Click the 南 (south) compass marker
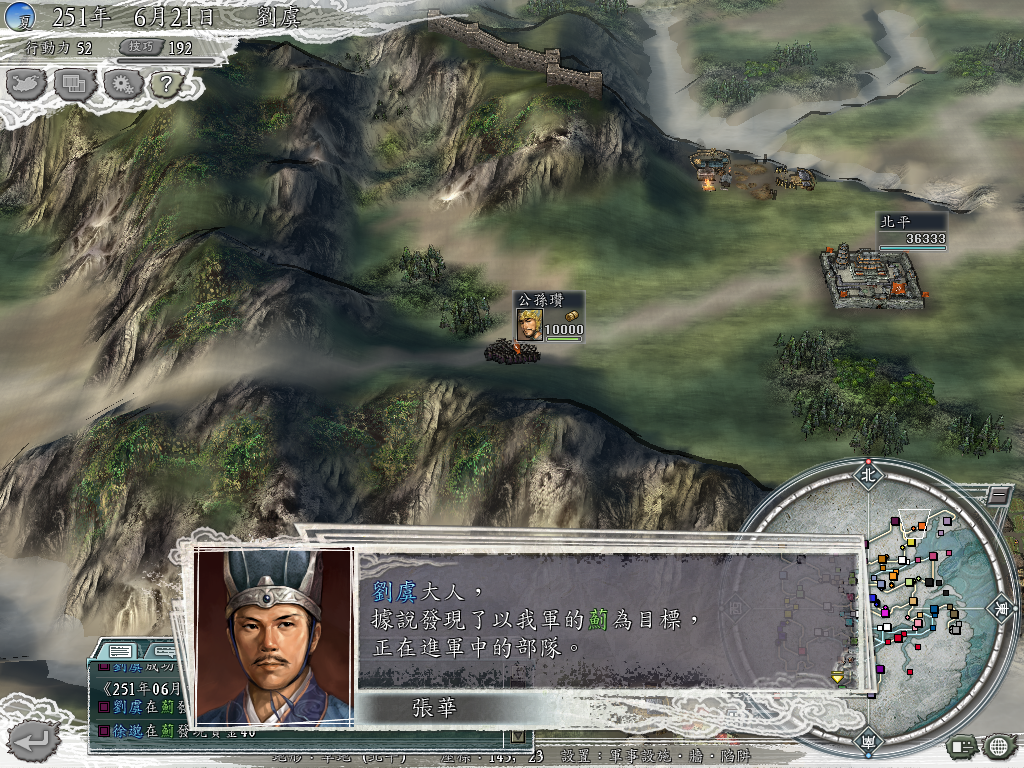Image resolution: width=1024 pixels, height=768 pixels. tap(866, 742)
